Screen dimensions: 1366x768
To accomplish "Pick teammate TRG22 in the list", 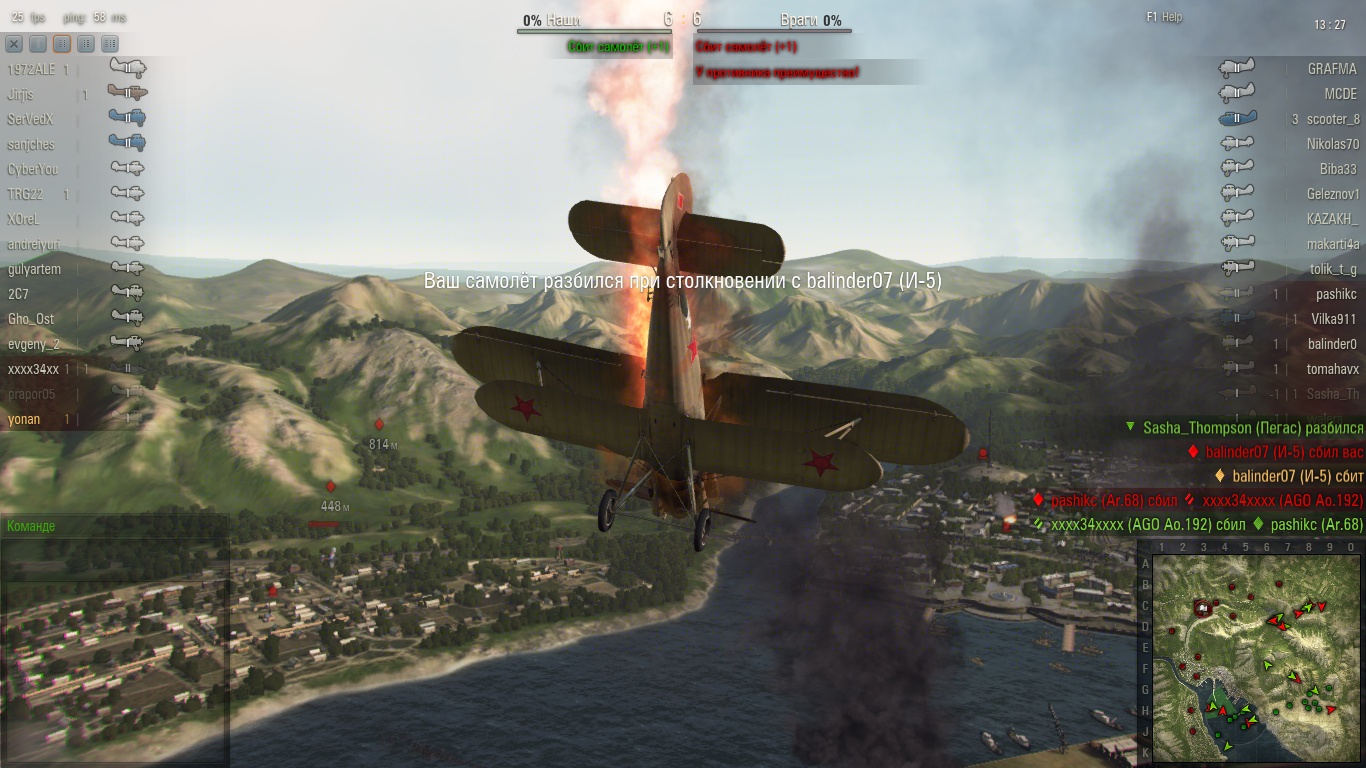I will tap(25, 195).
